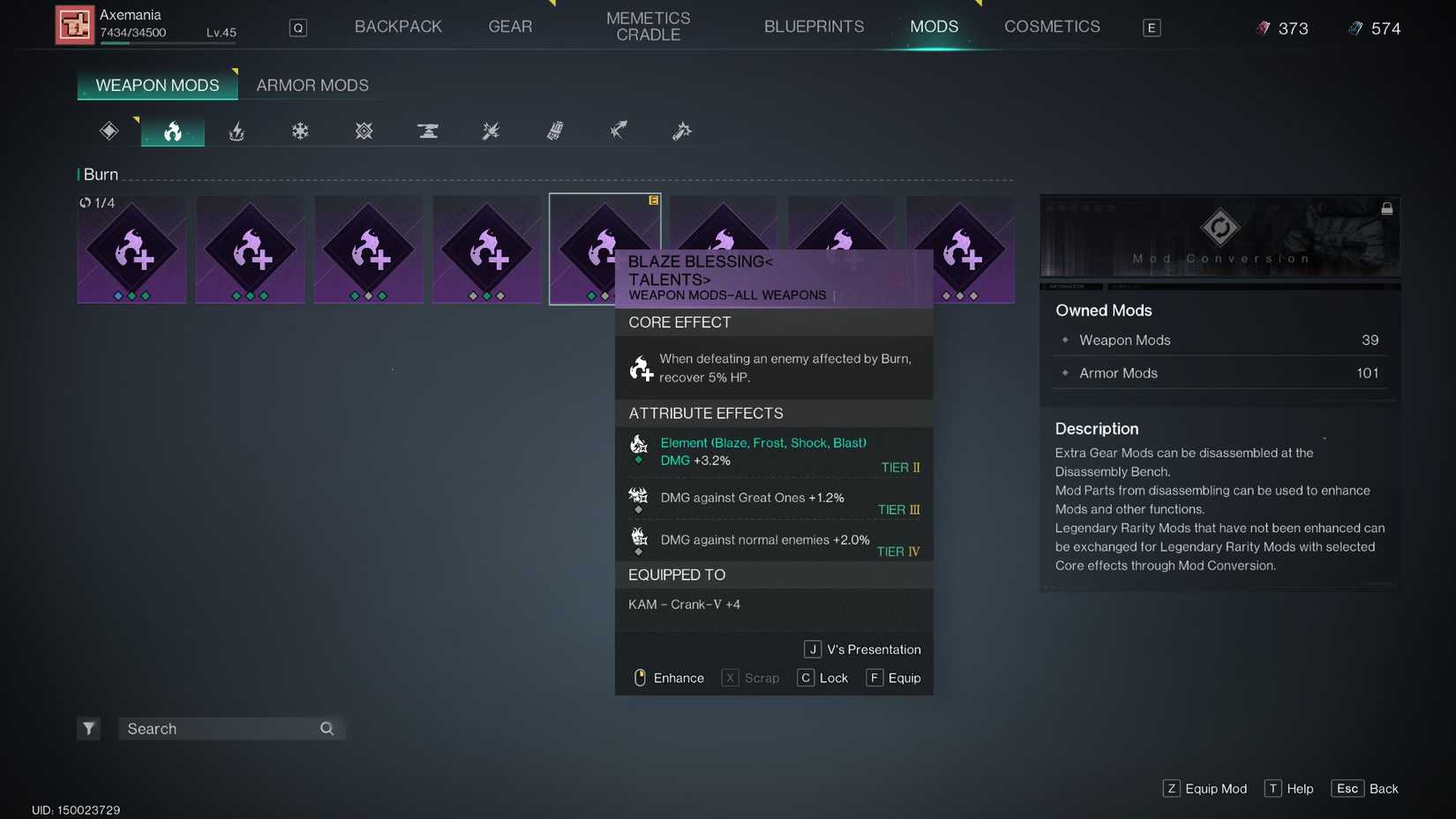Open the BLUEPRINTS section

coord(814,26)
